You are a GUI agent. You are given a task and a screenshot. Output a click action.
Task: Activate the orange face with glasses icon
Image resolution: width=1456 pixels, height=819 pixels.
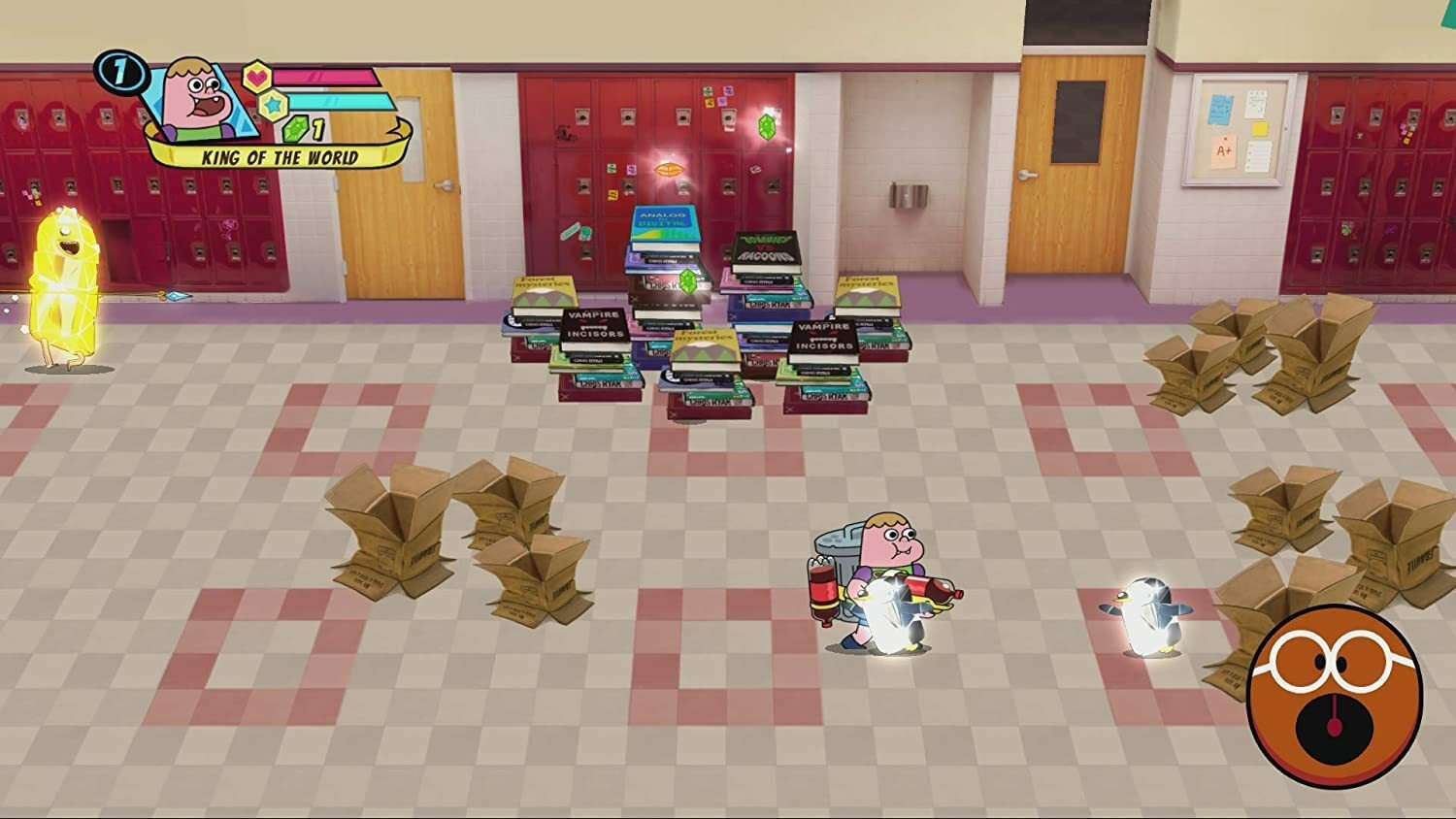click(x=1334, y=695)
